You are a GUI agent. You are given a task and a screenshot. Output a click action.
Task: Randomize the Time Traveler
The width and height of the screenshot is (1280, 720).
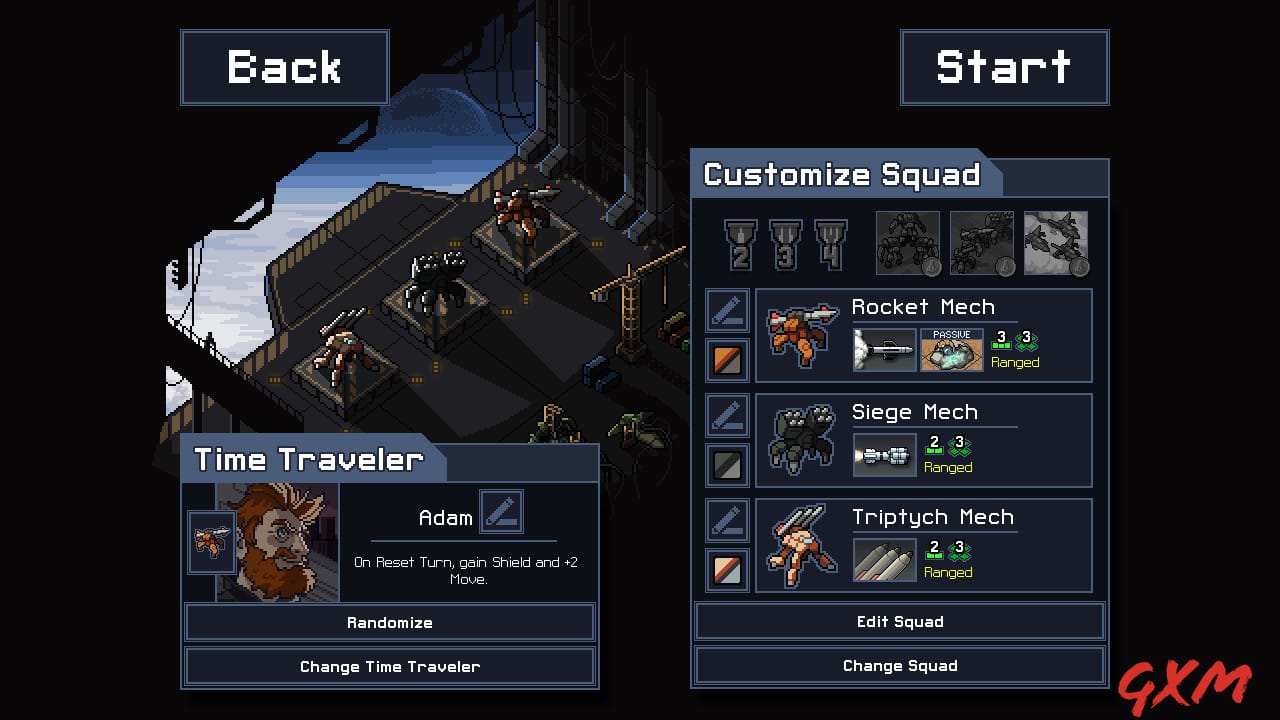(x=390, y=622)
